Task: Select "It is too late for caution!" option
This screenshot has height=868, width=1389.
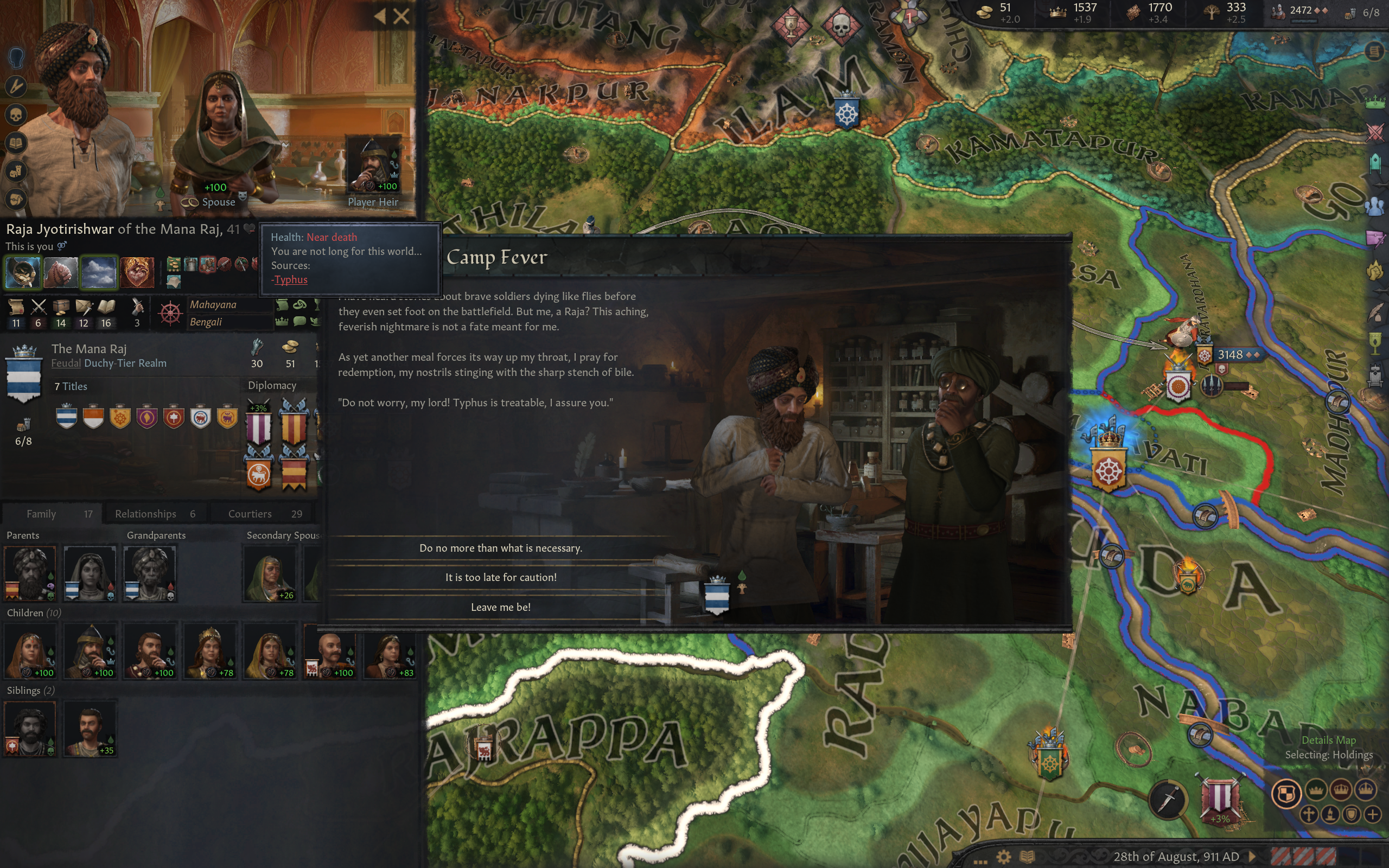Action: tap(500, 578)
